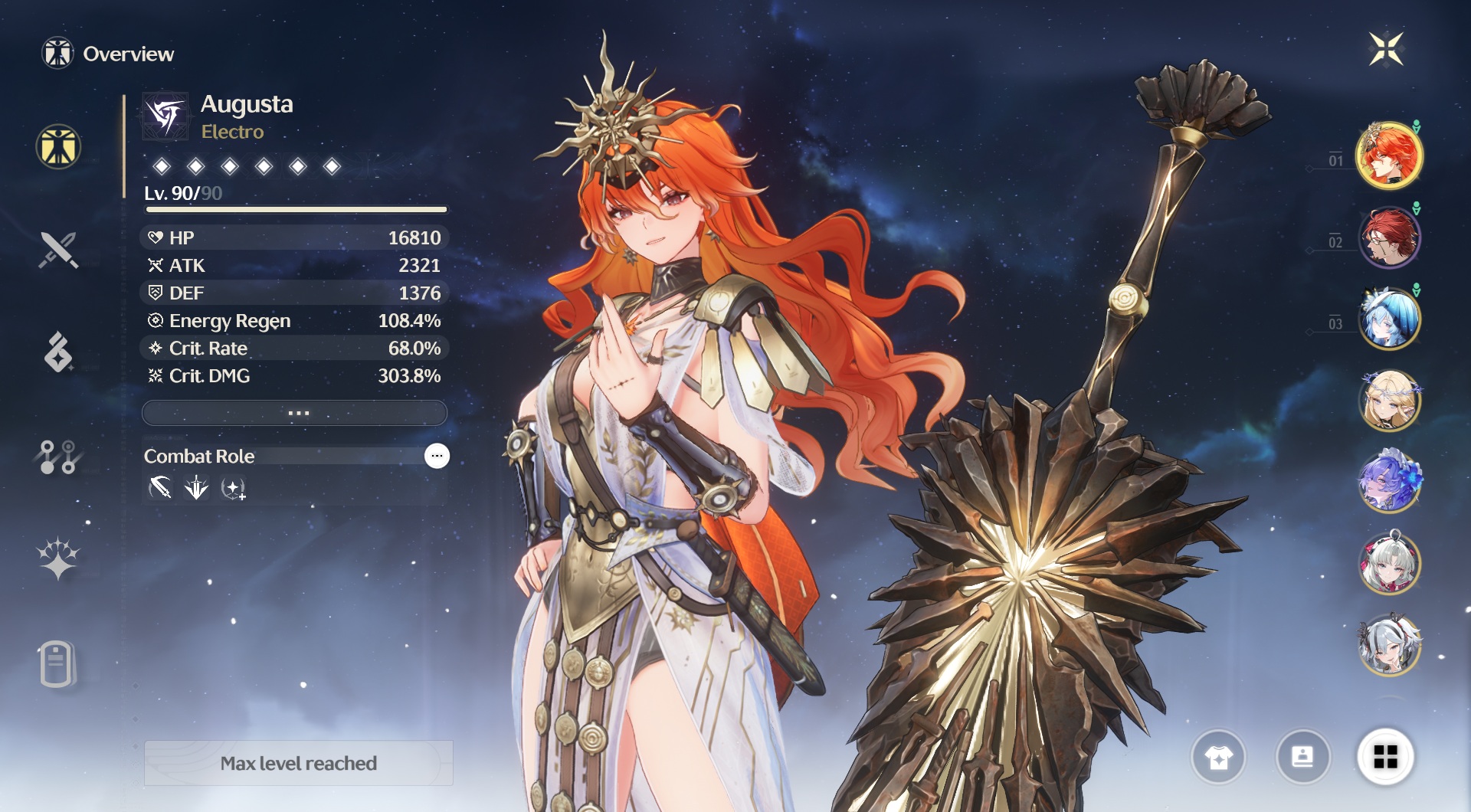Select the Overview figure tab in the sidebar
This screenshot has height=812, width=1471.
pos(58,147)
